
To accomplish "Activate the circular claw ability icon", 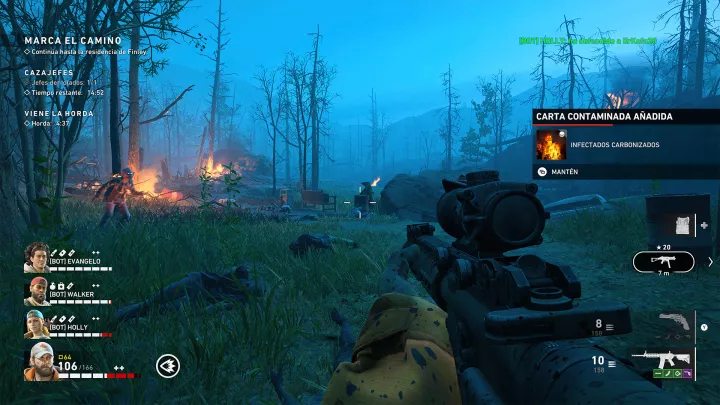I will pyautogui.click(x=168, y=367).
